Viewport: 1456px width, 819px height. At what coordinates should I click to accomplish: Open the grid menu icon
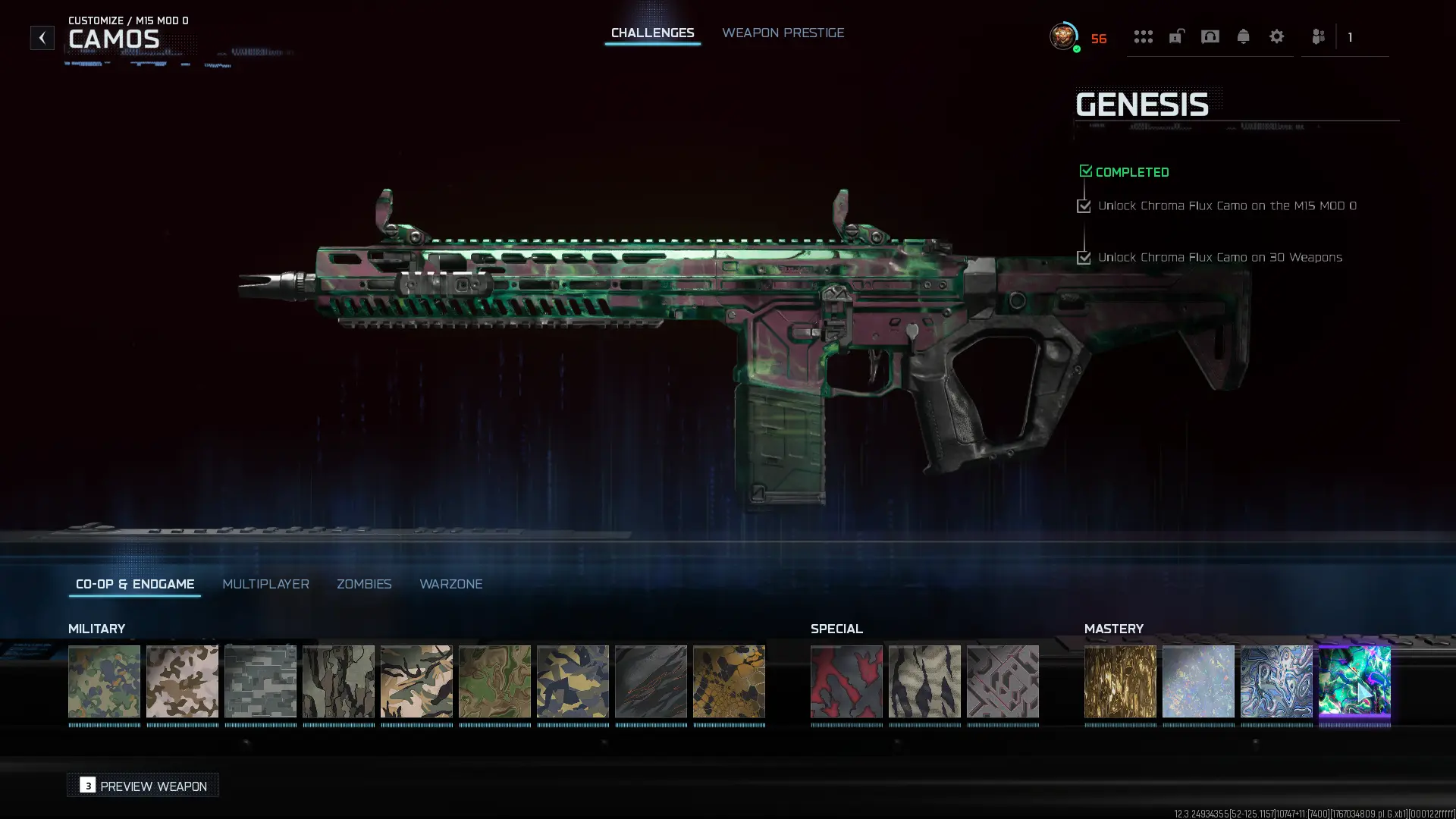1143,36
